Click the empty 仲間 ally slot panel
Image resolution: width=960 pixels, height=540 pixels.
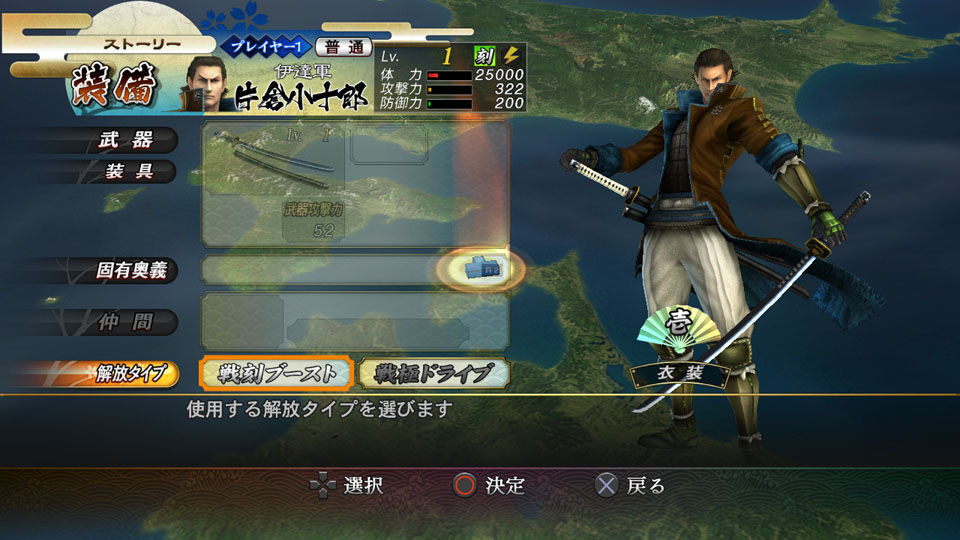[355, 321]
